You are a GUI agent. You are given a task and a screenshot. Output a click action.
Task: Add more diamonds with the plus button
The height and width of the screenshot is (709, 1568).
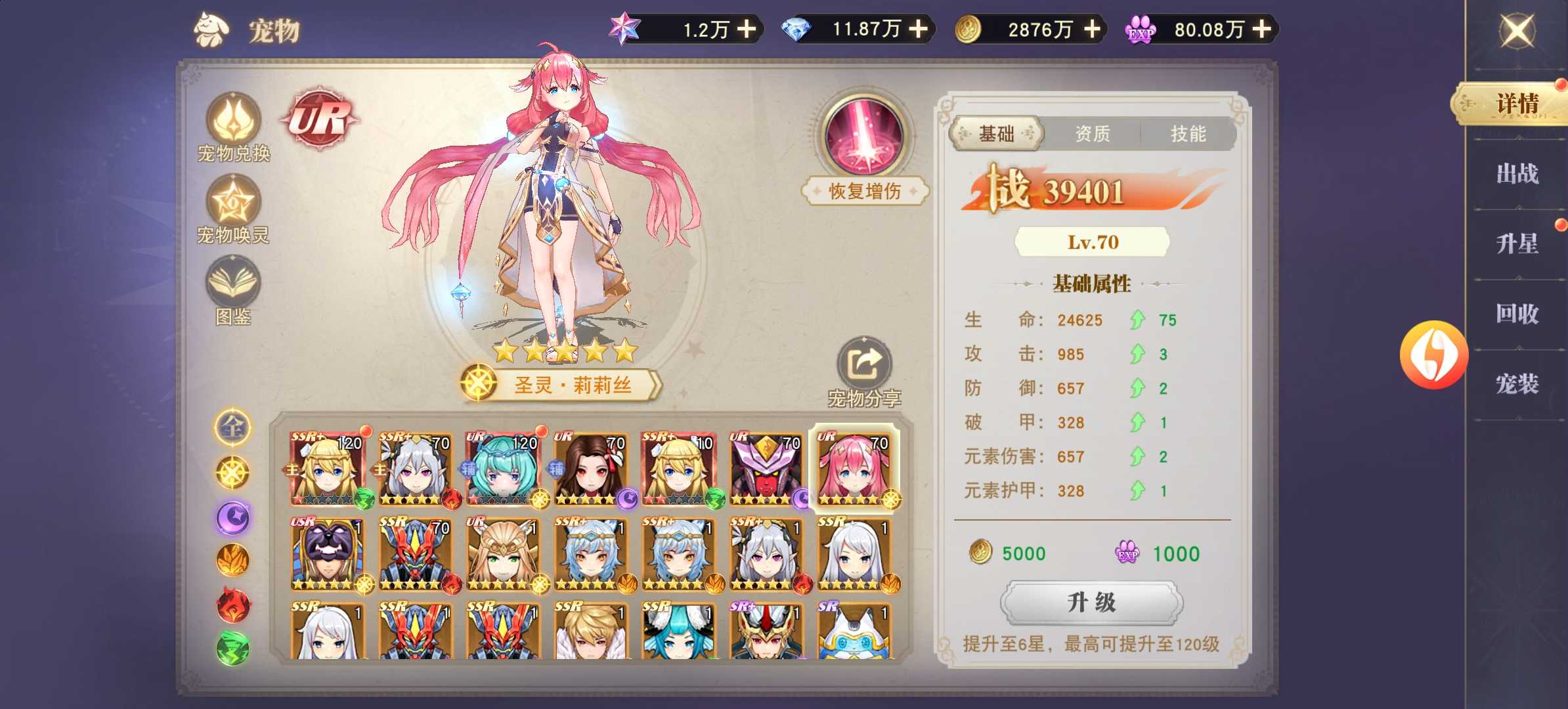coord(918,29)
